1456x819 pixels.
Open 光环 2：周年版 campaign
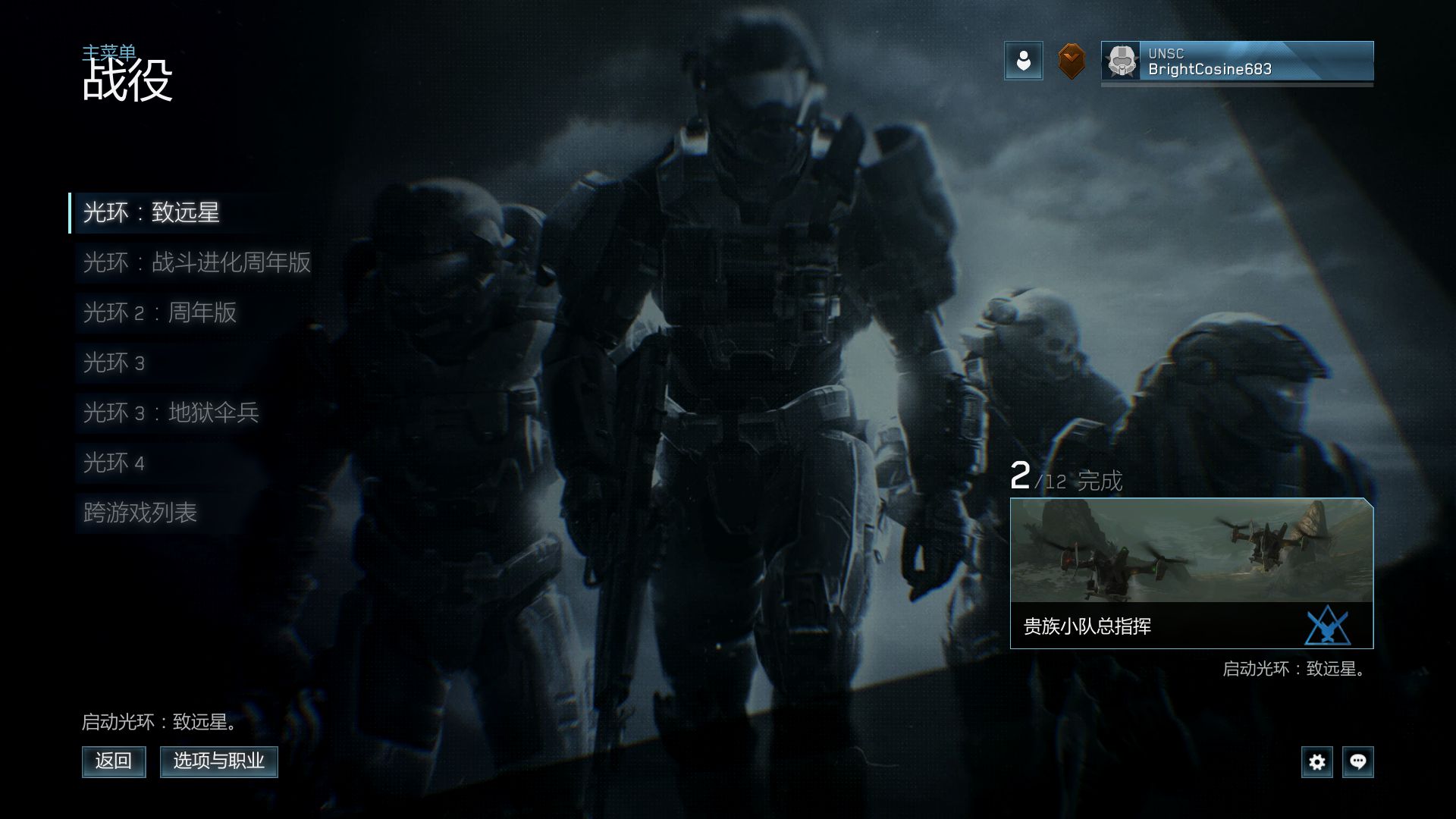pyautogui.click(x=159, y=312)
